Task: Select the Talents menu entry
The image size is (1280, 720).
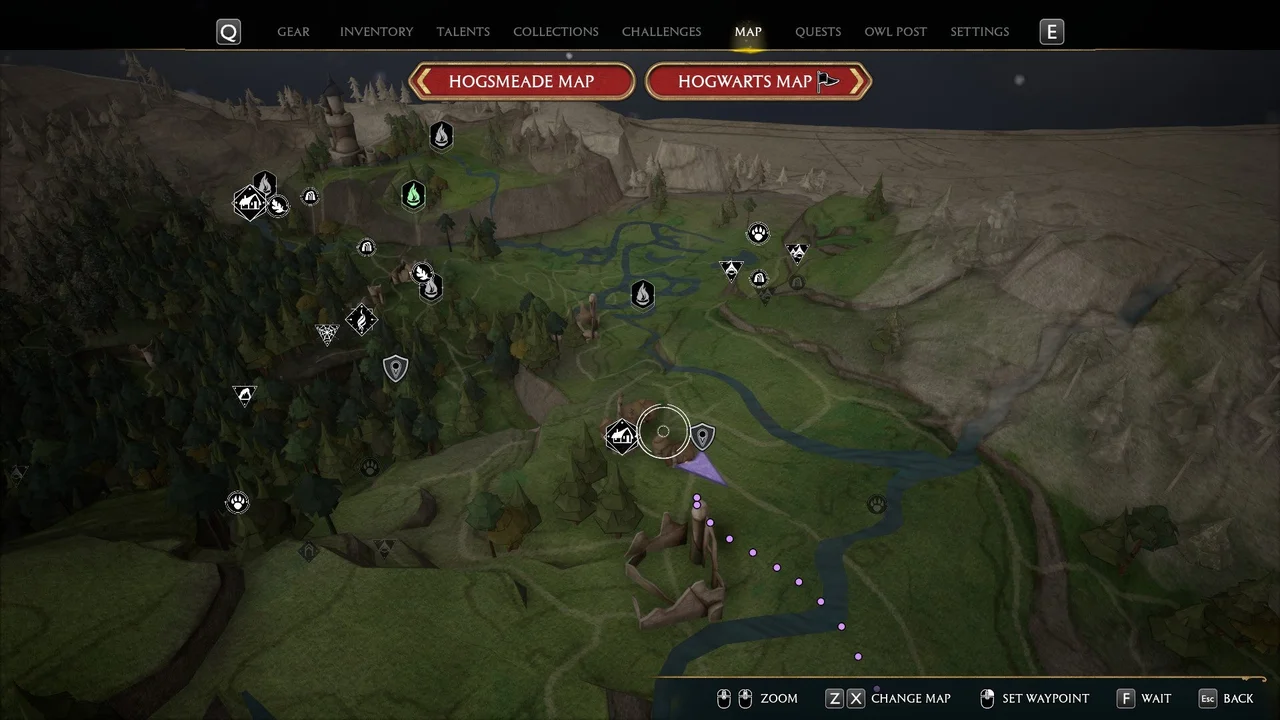Action: (463, 31)
